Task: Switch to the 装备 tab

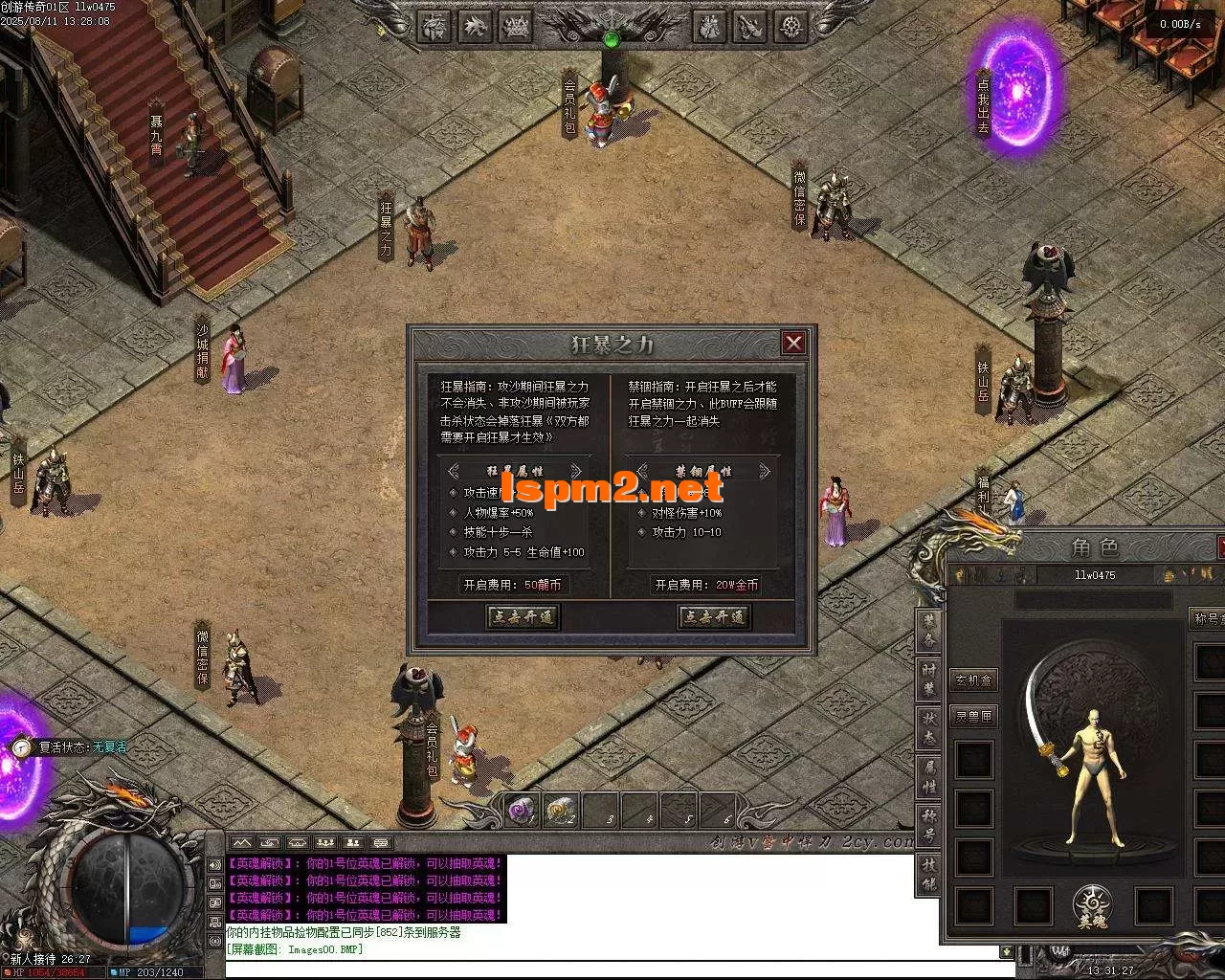Action: 928,628
